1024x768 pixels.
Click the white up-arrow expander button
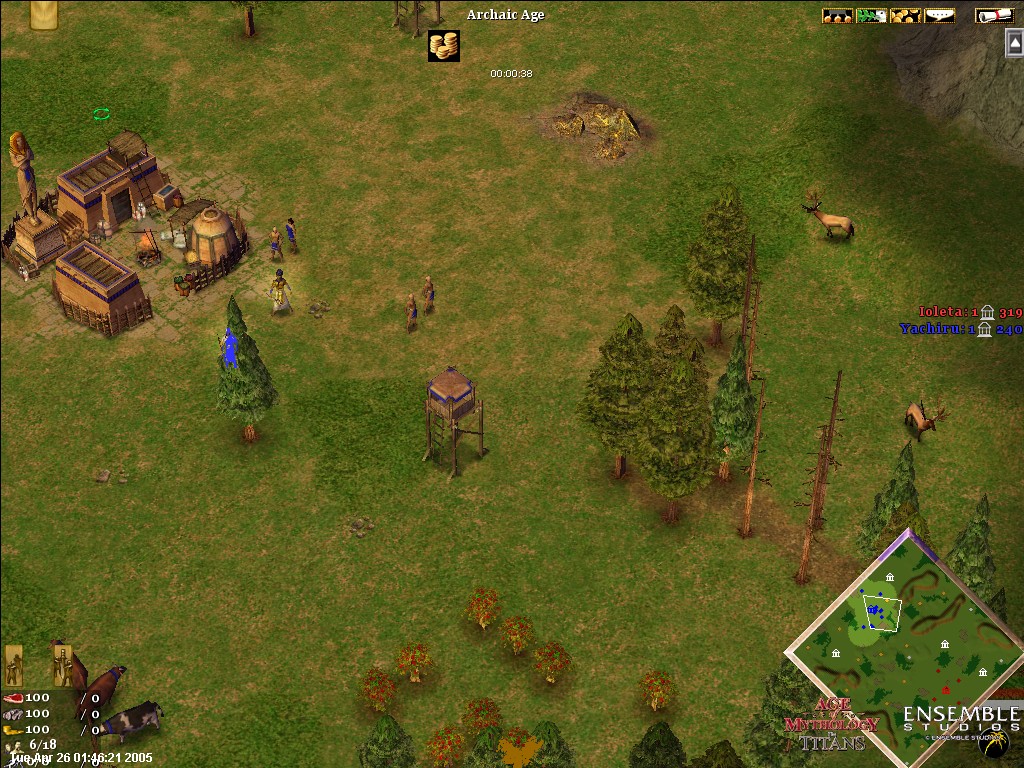(x=1014, y=41)
